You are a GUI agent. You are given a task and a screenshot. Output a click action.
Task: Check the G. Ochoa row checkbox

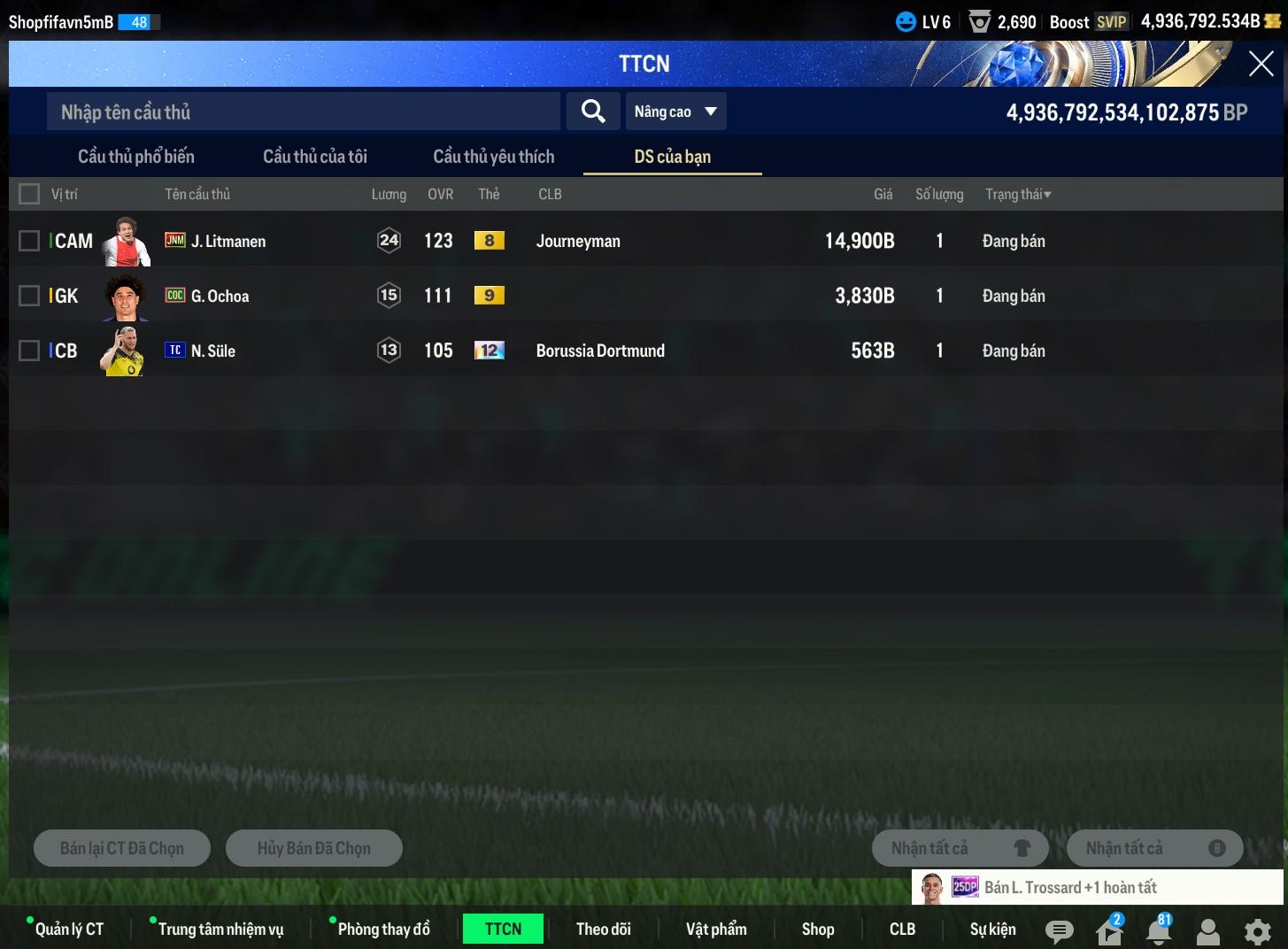click(29, 296)
